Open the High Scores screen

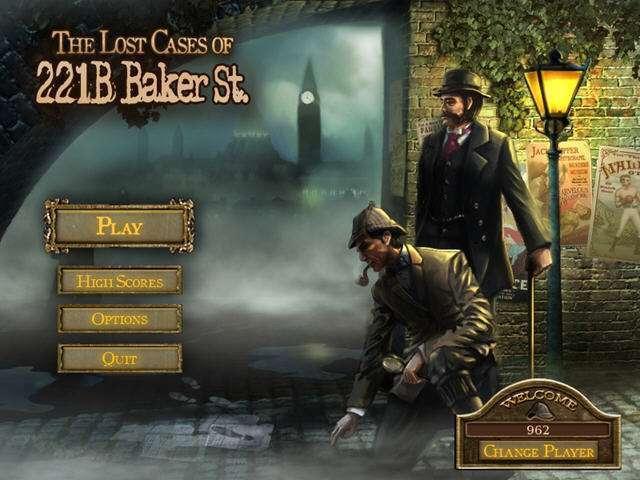point(120,281)
